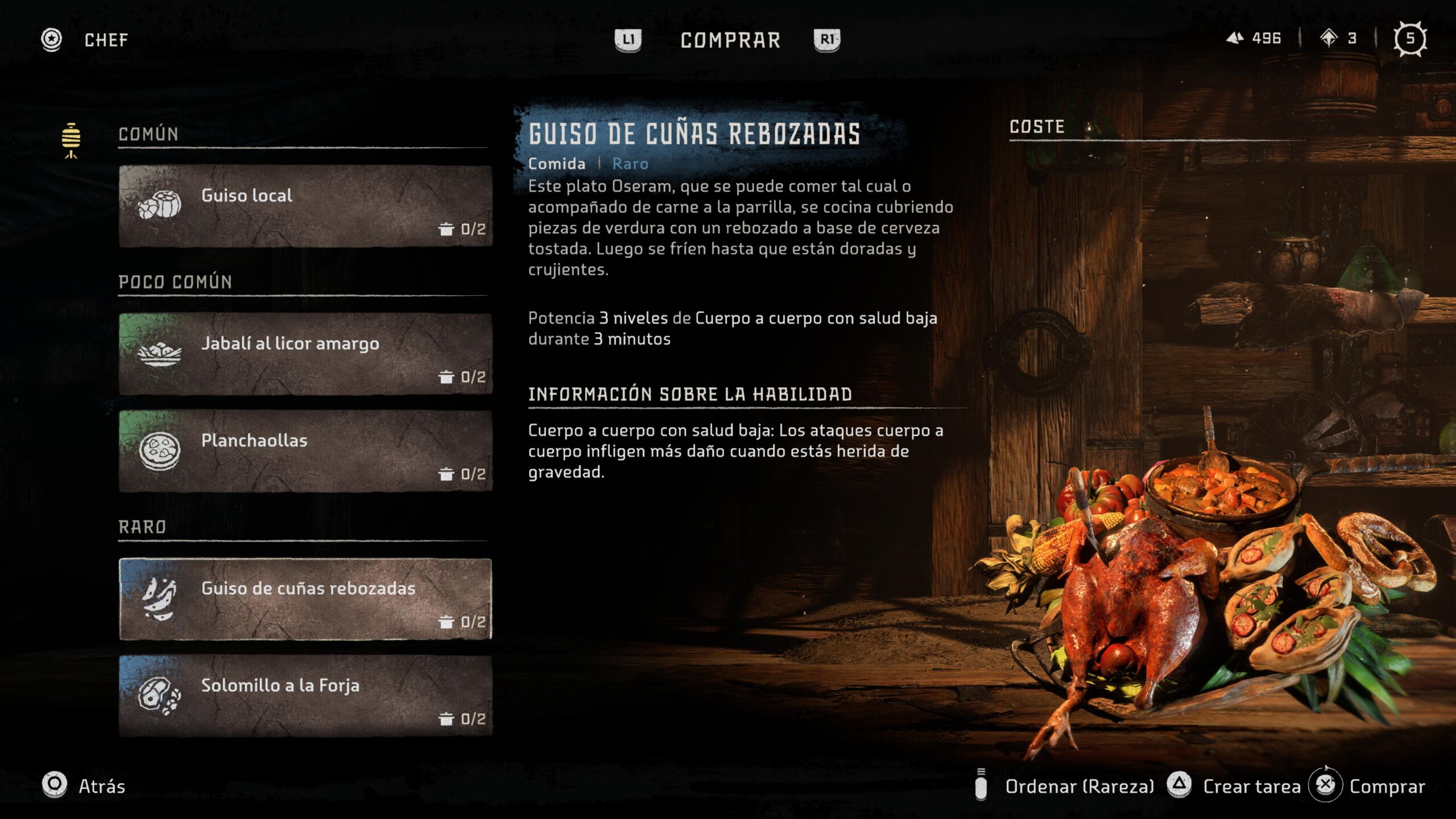Viewport: 1456px width, 819px height.
Task: Pick Guiso de cuñas rebozadas
Action: pos(305,599)
